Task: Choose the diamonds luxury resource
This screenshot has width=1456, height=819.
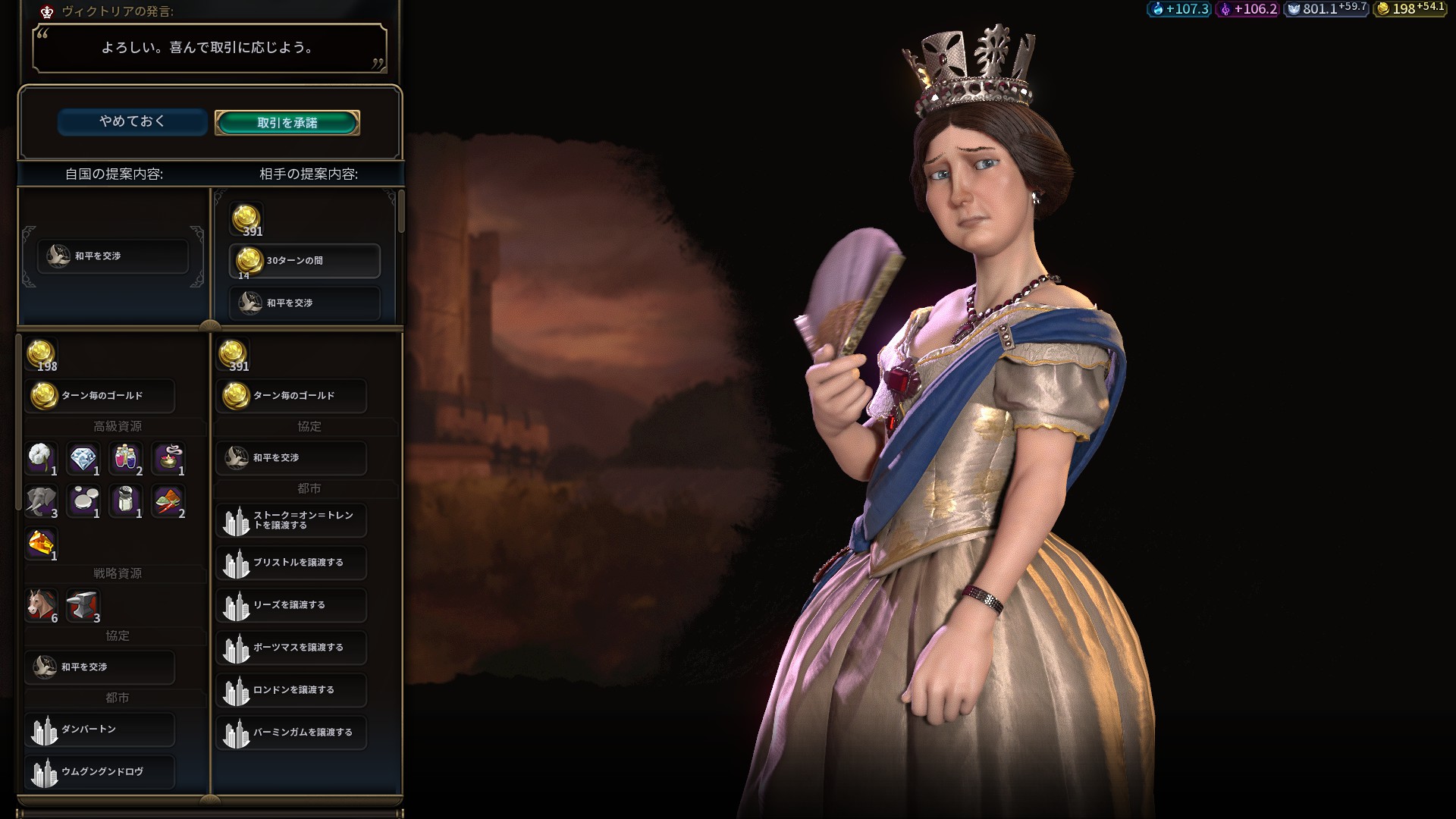Action: [x=83, y=459]
